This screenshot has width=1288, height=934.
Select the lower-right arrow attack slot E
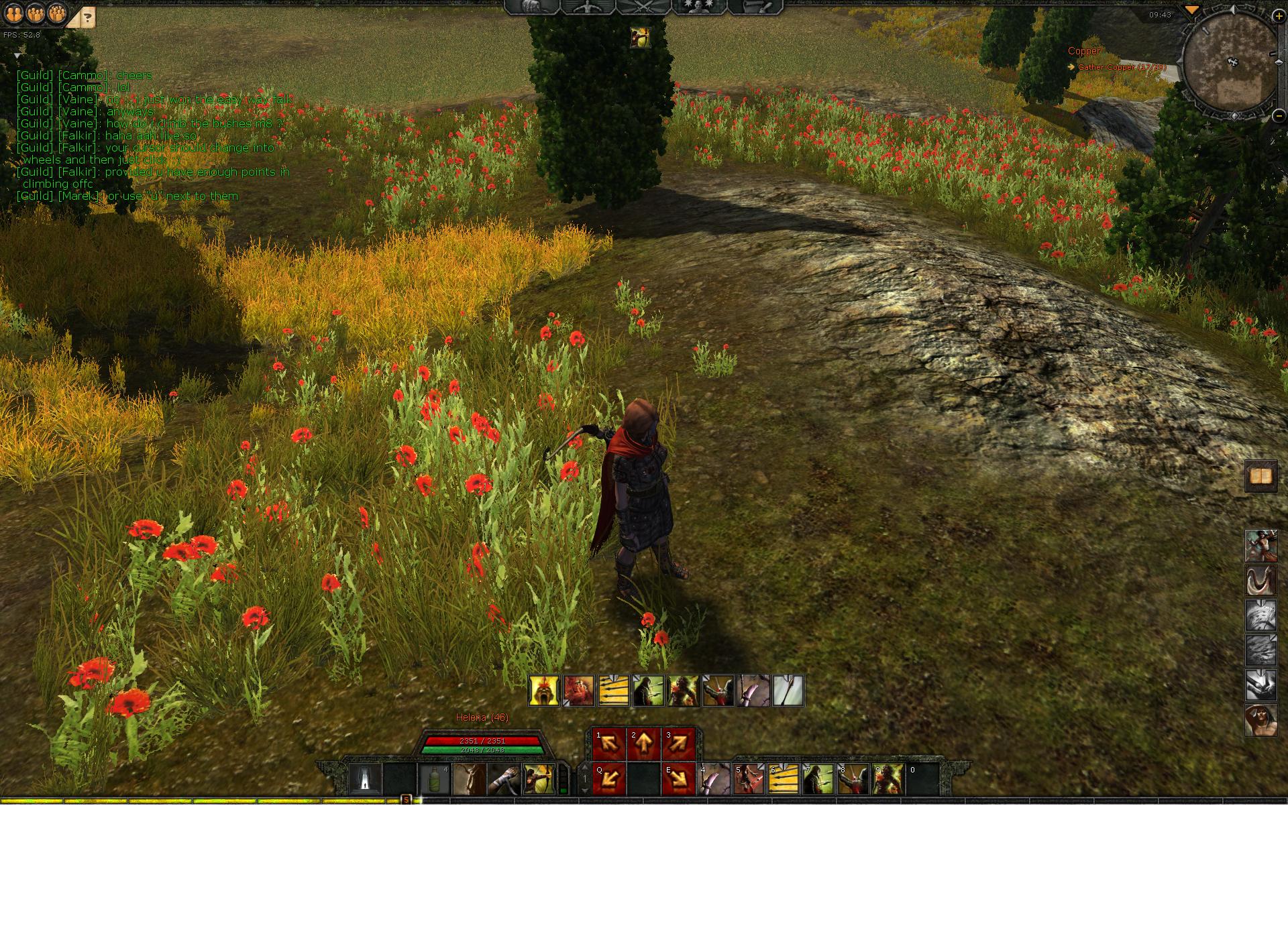[x=679, y=779]
